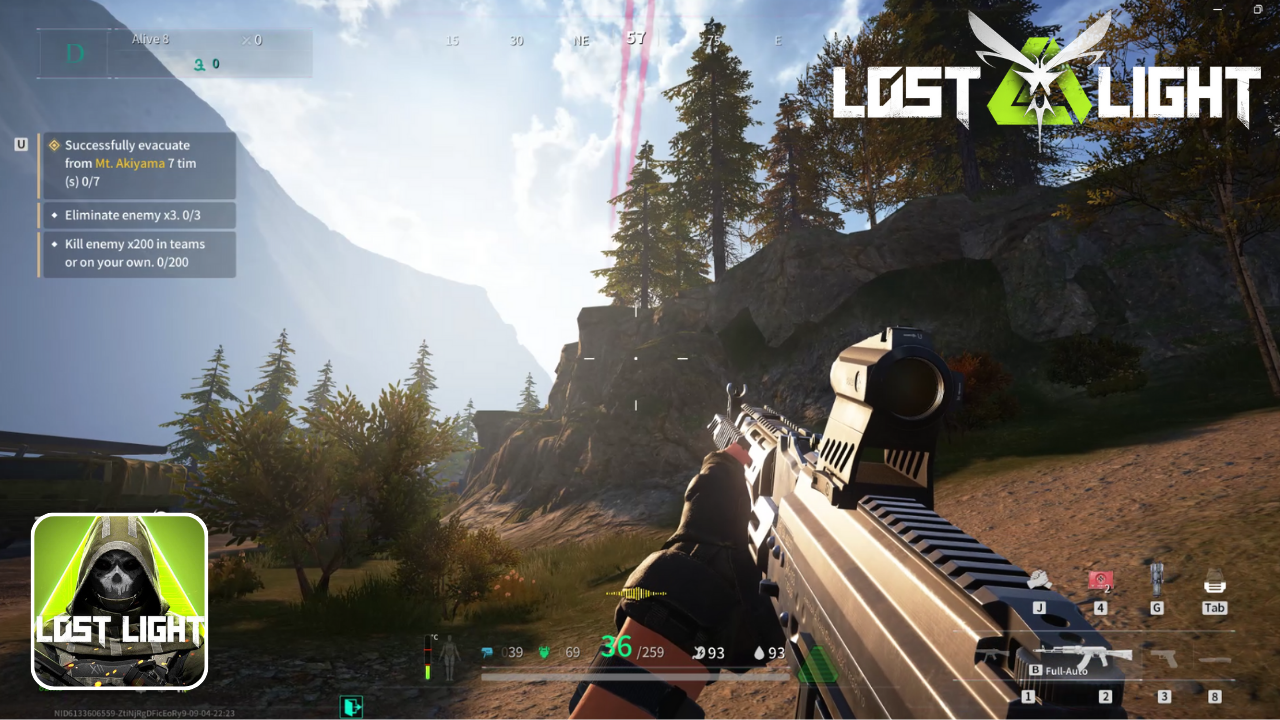The height and width of the screenshot is (720, 1280).
Task: Select the injector icon bound to G
Action: tap(1156, 578)
